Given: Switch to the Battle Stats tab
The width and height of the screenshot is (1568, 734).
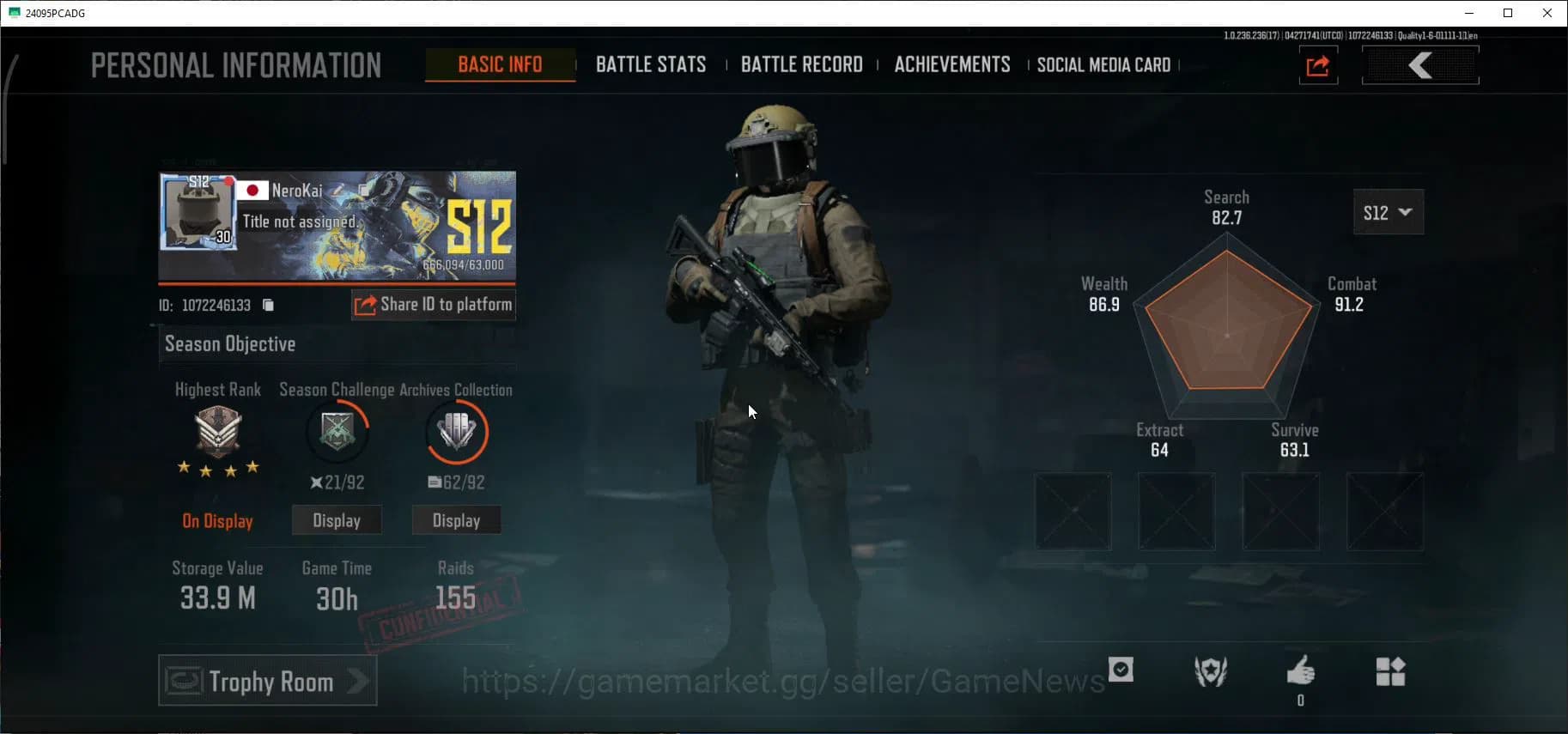Looking at the screenshot, I should pos(651,64).
